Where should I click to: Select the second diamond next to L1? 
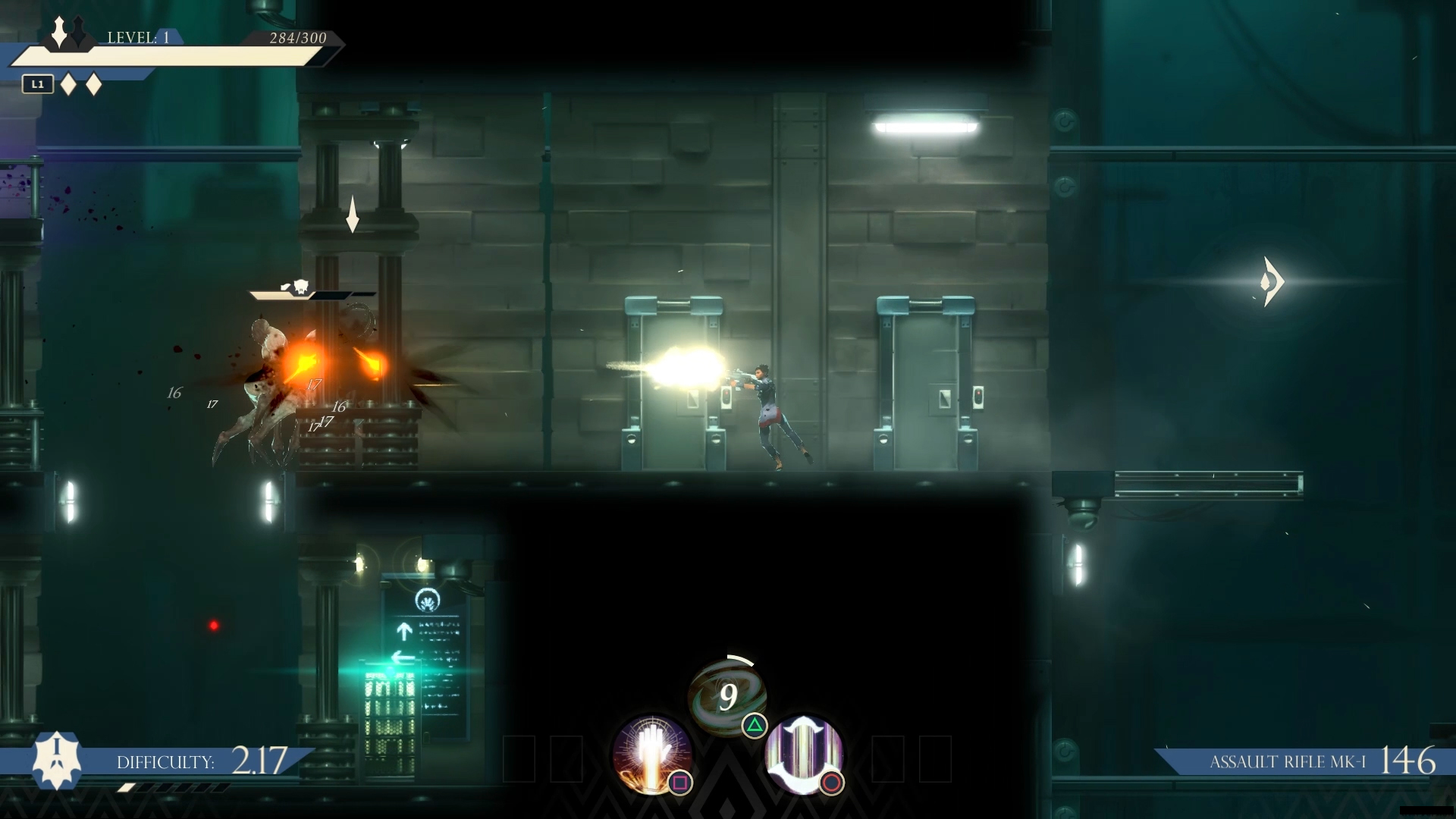click(x=94, y=86)
